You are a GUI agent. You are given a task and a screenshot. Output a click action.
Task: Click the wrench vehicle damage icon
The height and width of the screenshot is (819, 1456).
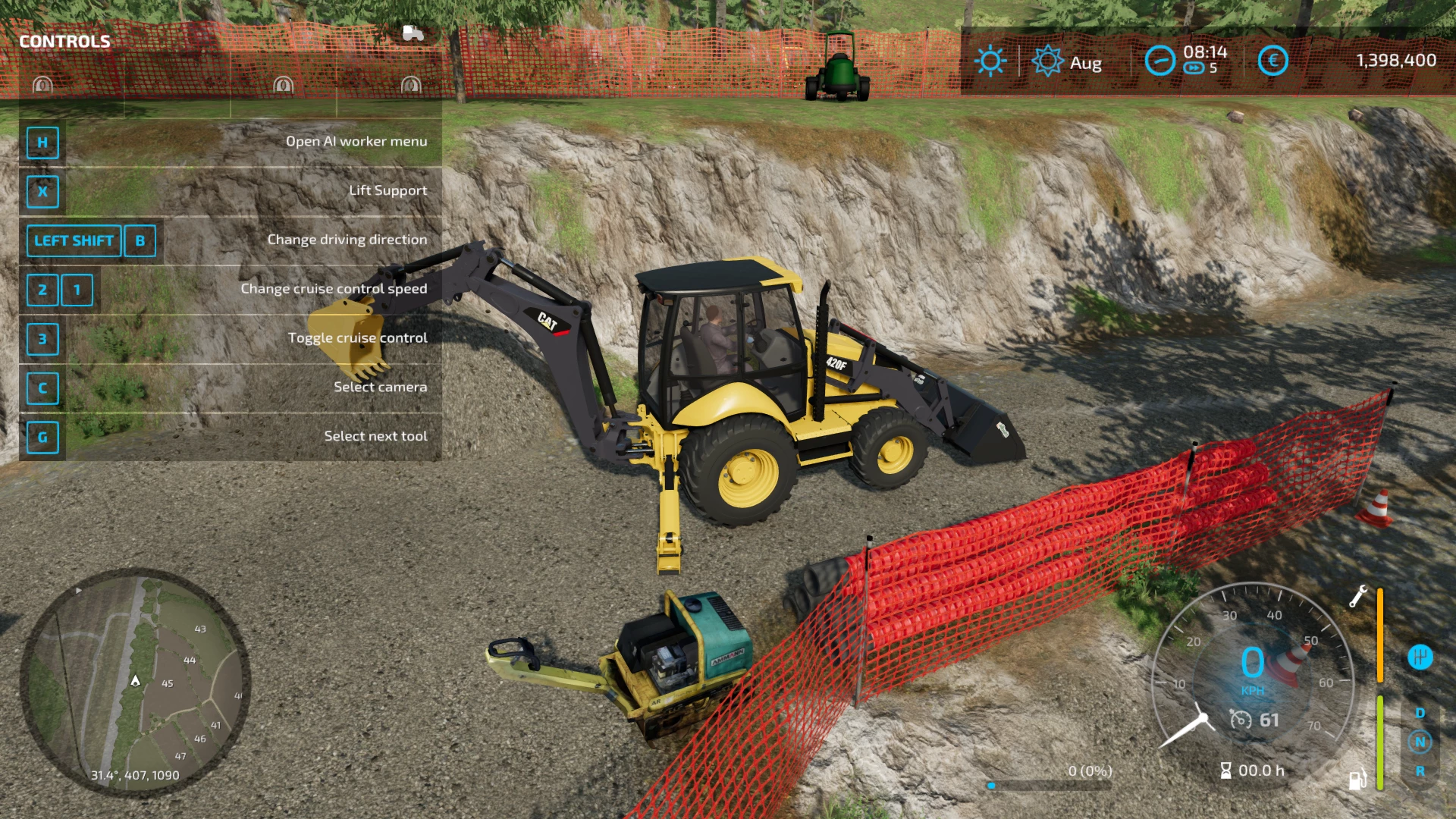[1357, 596]
